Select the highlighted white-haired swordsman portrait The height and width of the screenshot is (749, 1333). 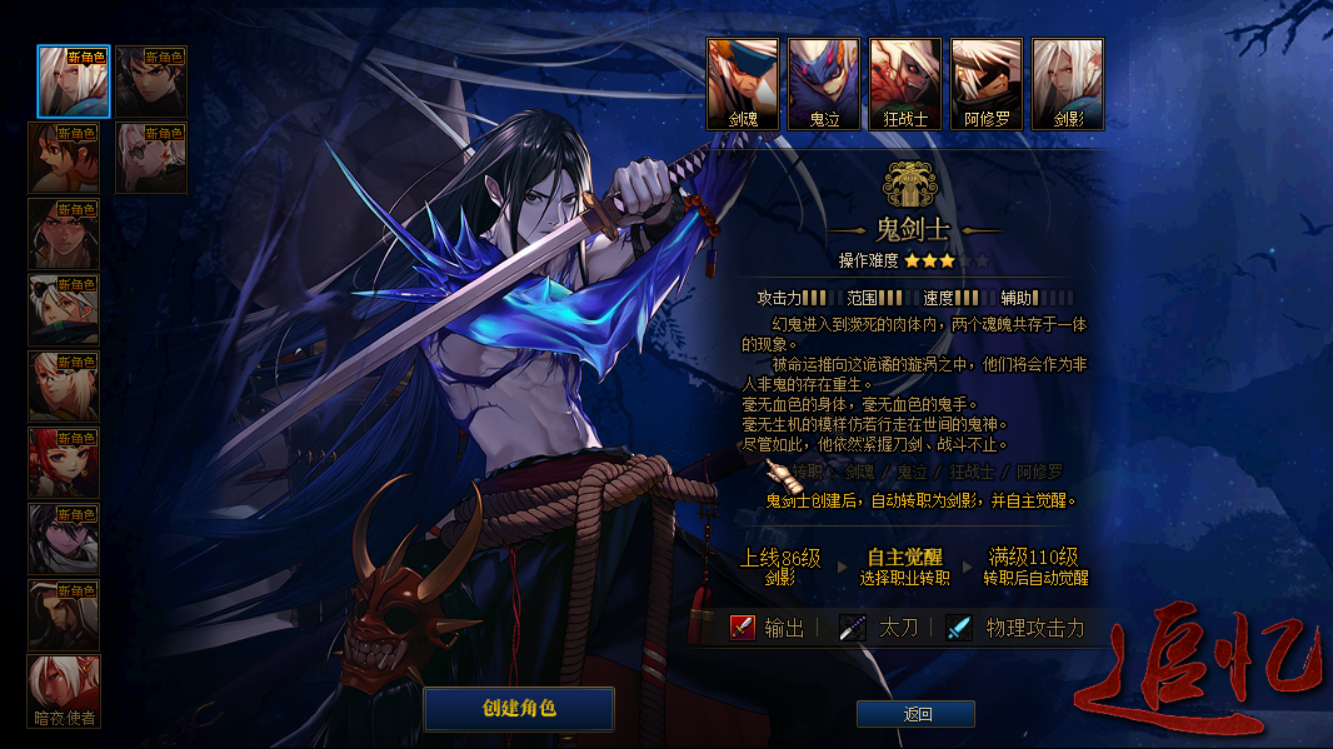pos(73,81)
